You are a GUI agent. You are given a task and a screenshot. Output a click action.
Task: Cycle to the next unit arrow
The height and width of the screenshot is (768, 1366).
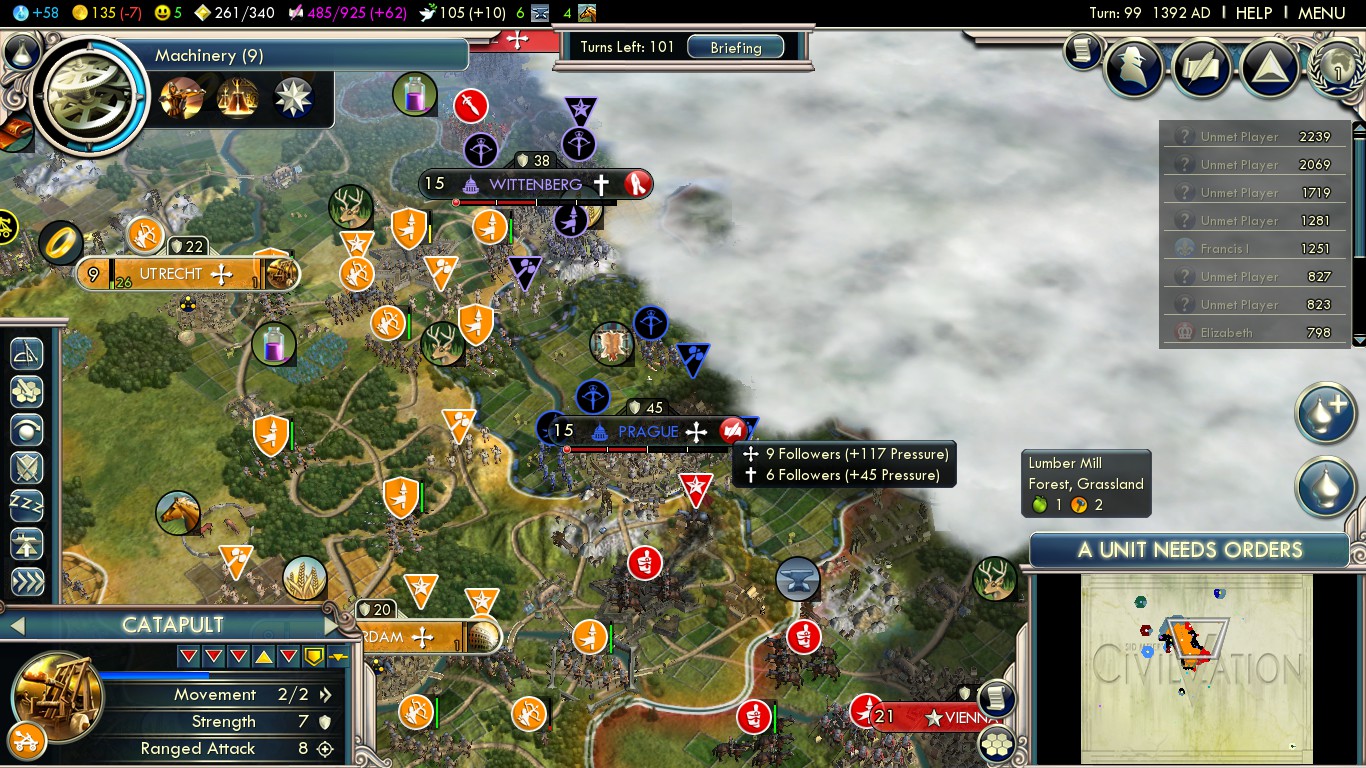click(332, 626)
